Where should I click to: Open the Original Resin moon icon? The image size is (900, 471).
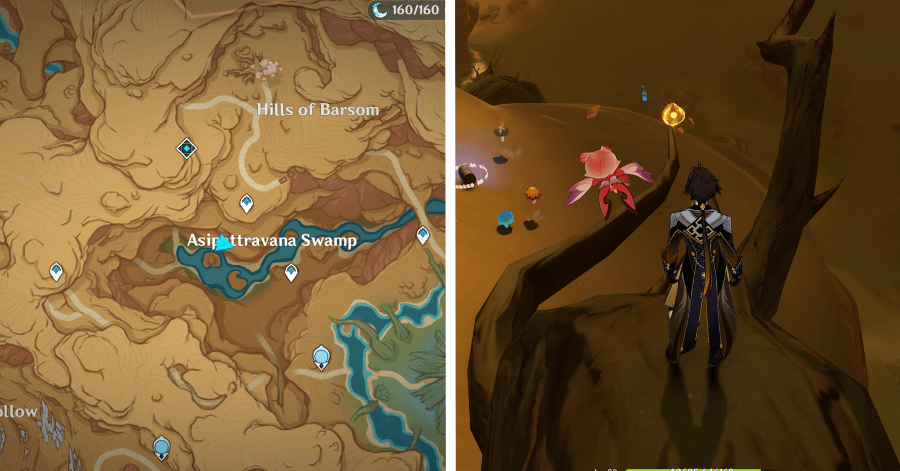(381, 10)
